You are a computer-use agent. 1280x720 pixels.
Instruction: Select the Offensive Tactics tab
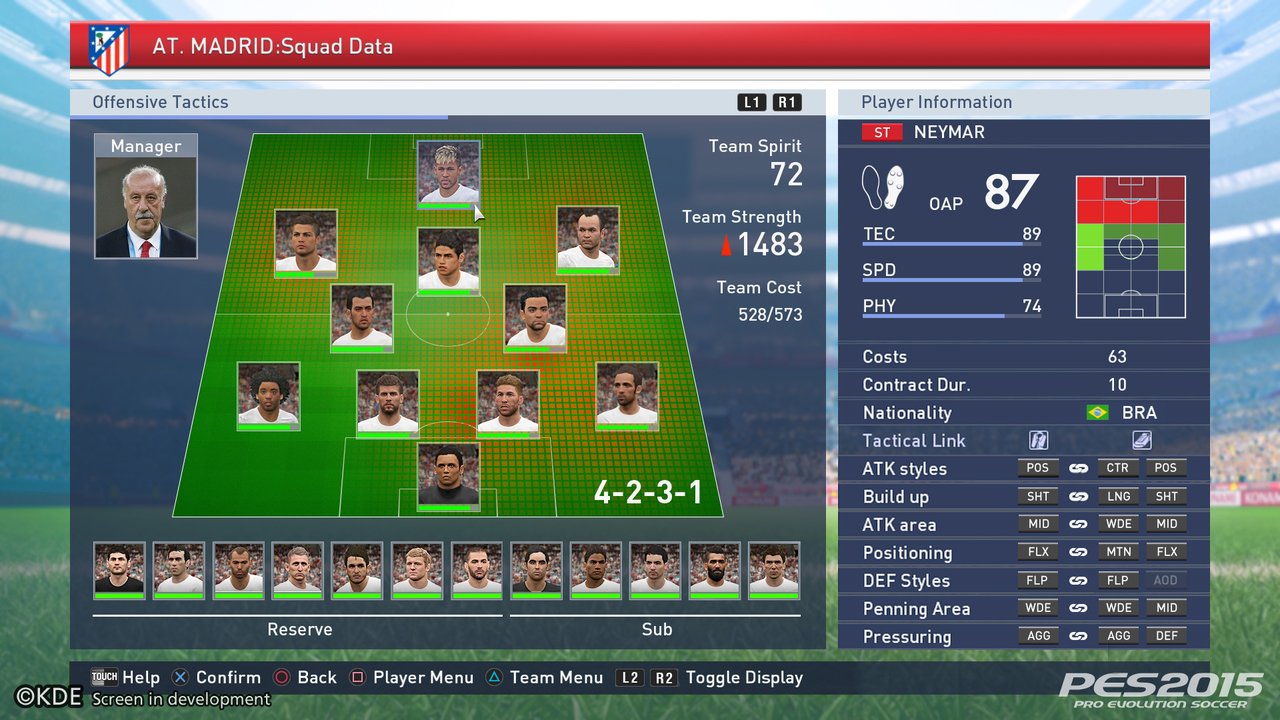(x=160, y=101)
